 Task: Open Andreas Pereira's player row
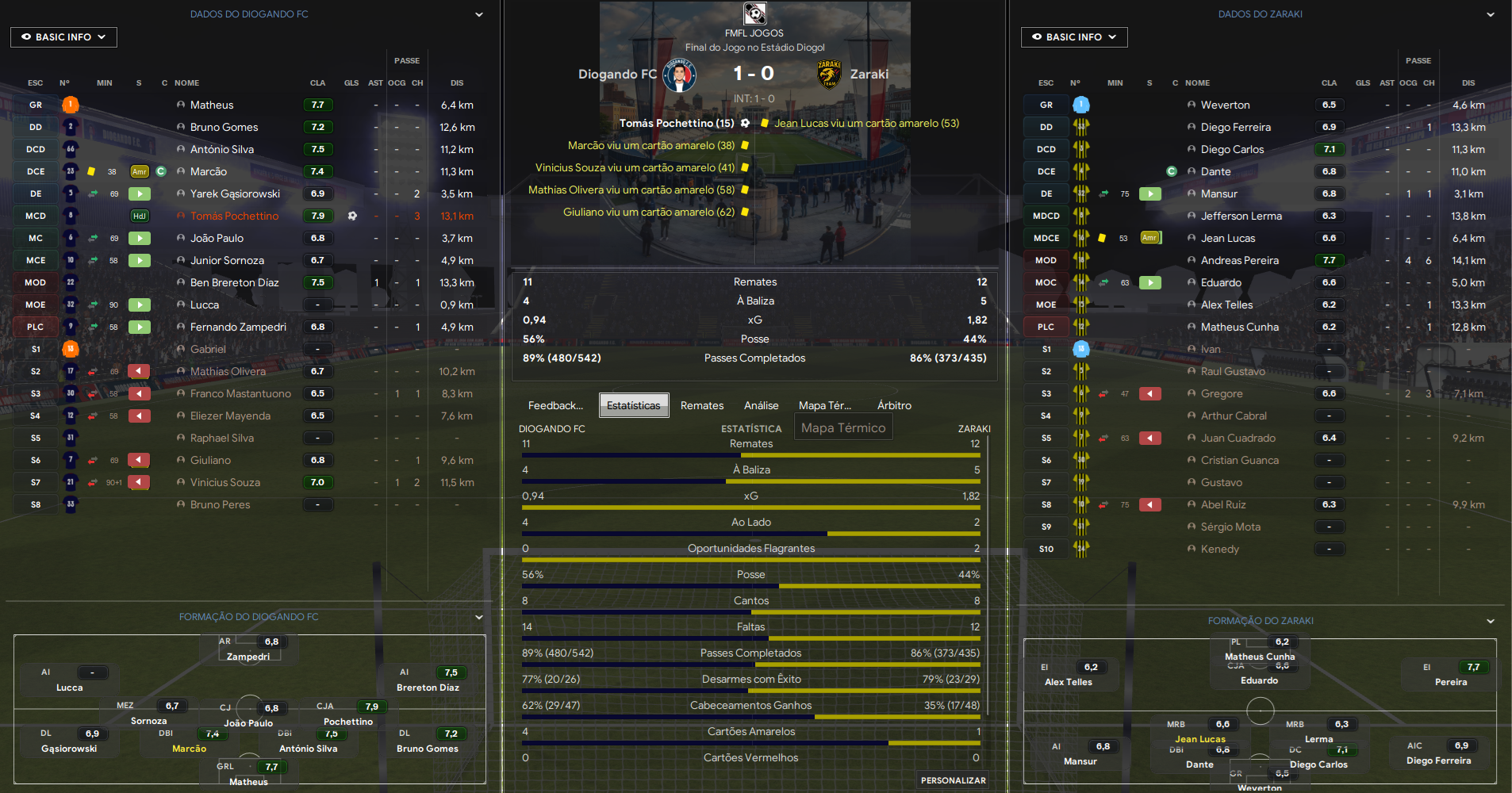(x=1239, y=260)
